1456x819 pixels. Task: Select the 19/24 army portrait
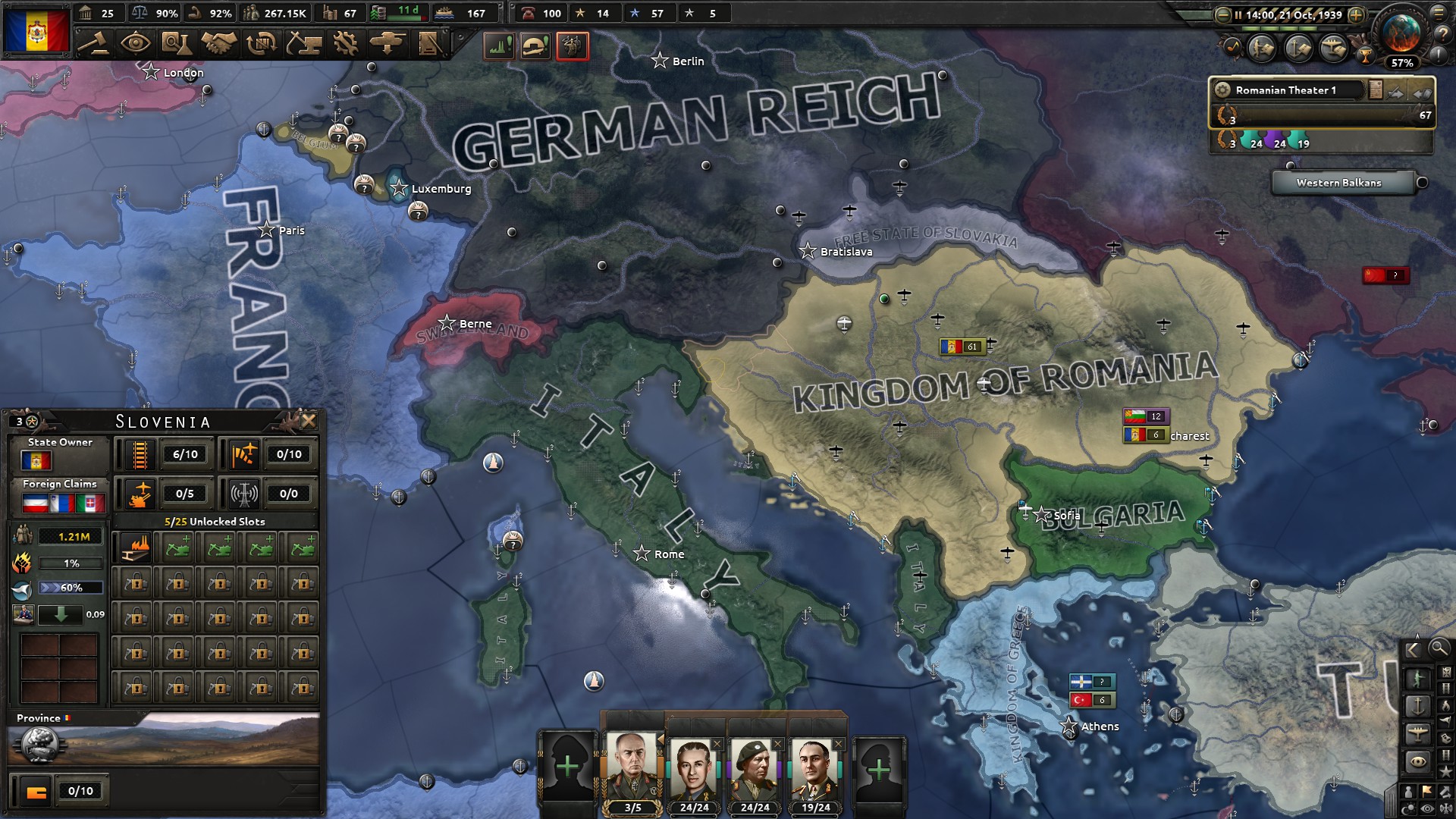coord(815,766)
